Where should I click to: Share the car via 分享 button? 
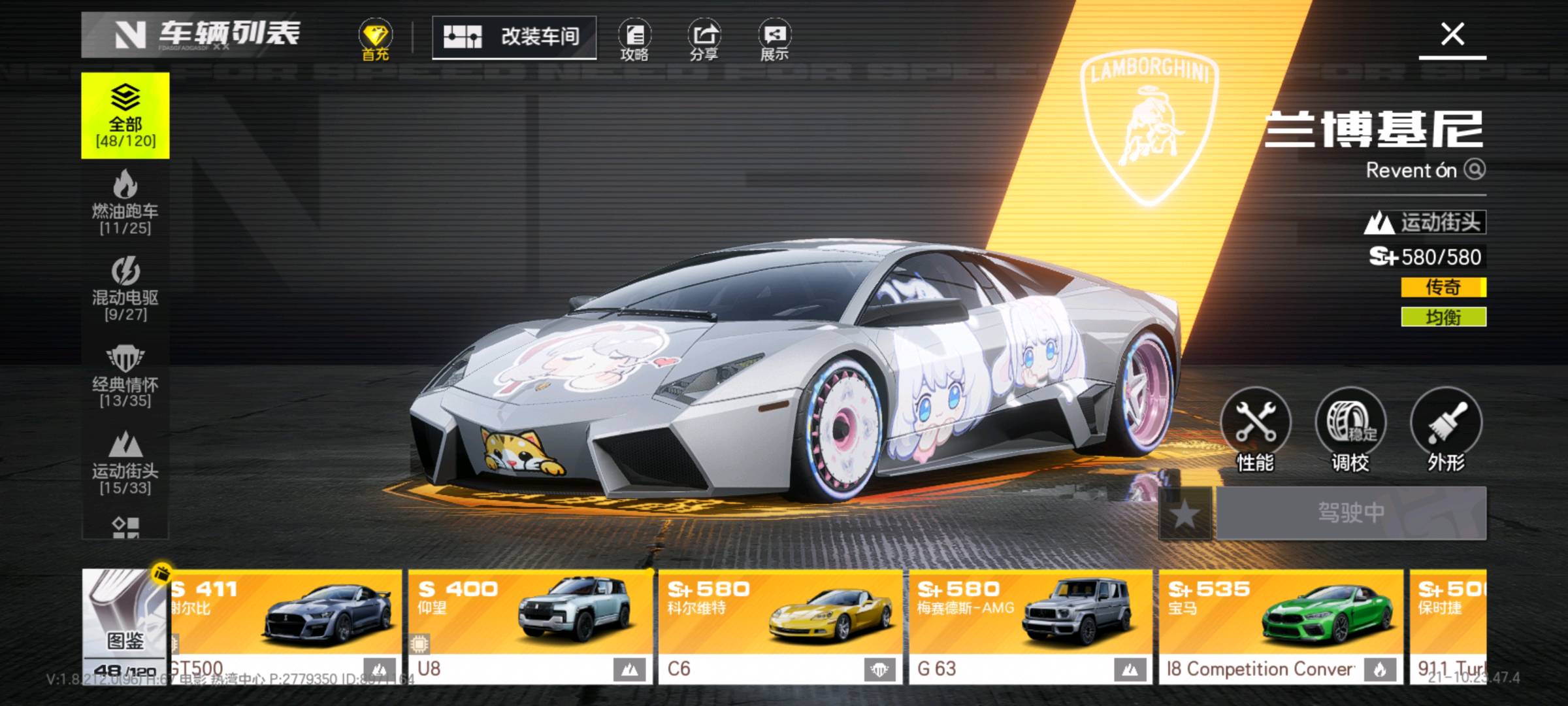click(x=704, y=41)
